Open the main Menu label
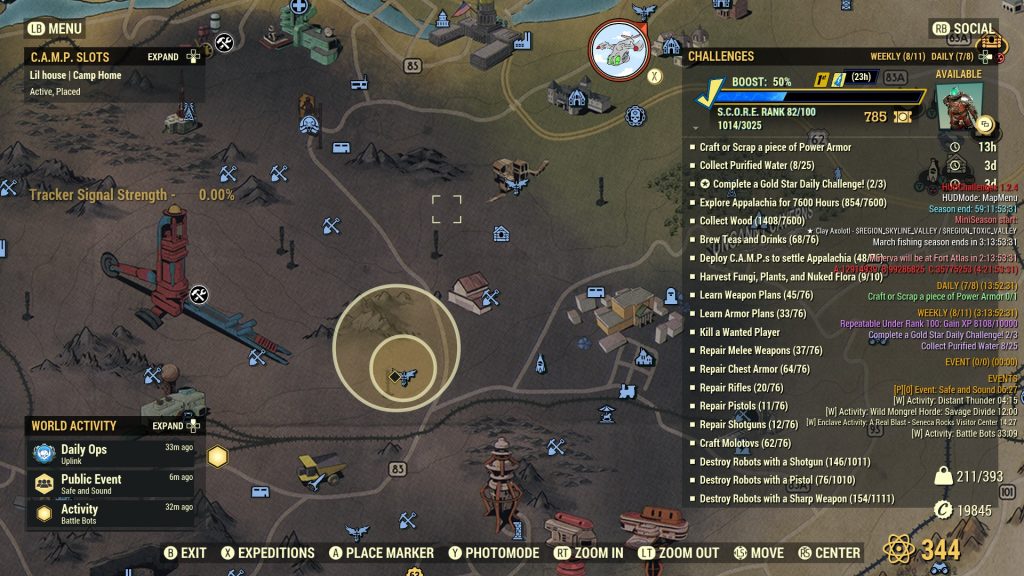This screenshot has height=576, width=1024. point(55,29)
